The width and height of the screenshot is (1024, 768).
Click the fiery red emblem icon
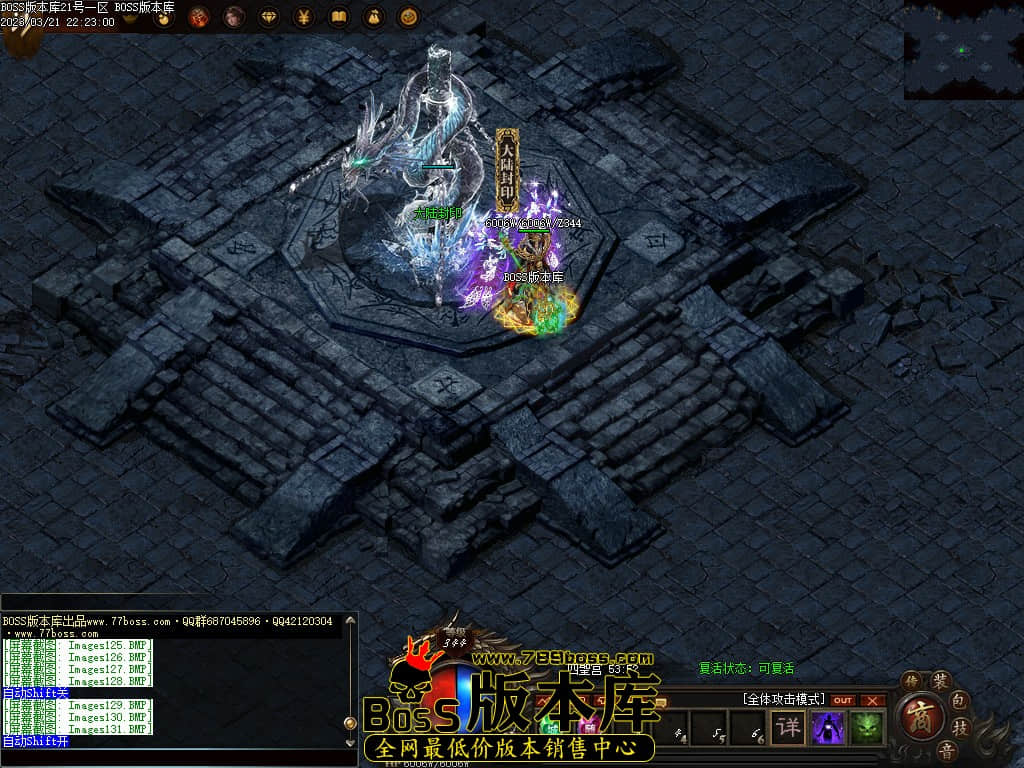[199, 17]
